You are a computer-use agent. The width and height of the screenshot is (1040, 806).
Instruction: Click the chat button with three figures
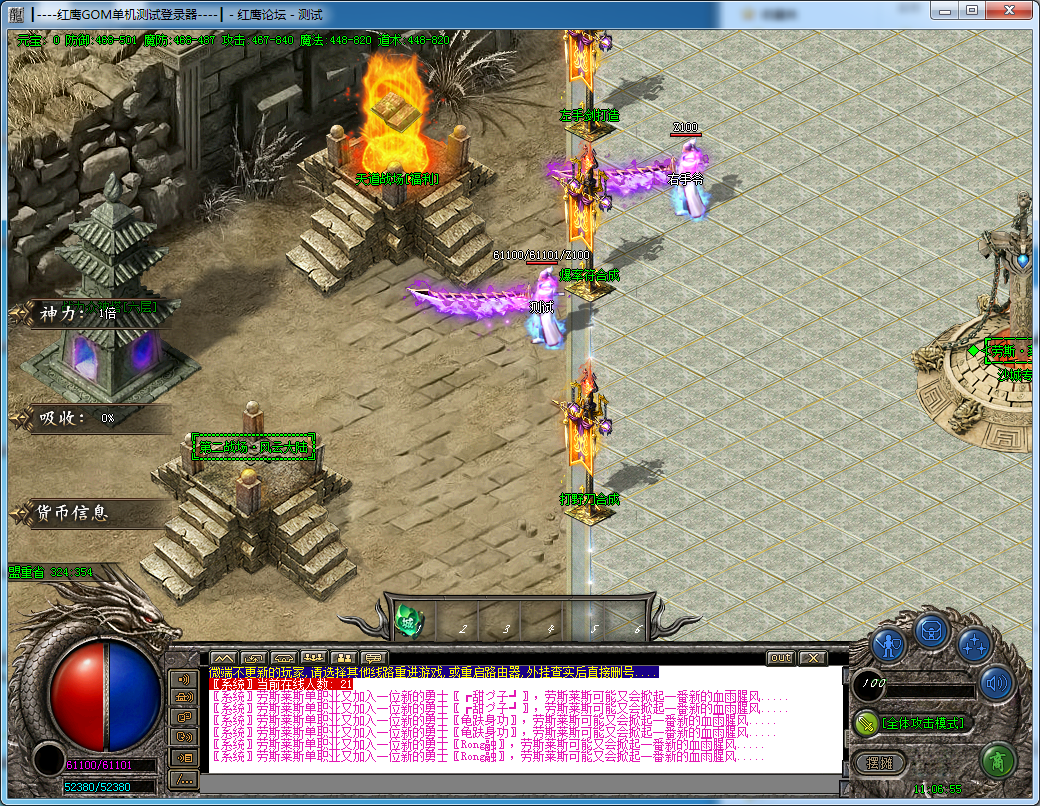(x=313, y=658)
